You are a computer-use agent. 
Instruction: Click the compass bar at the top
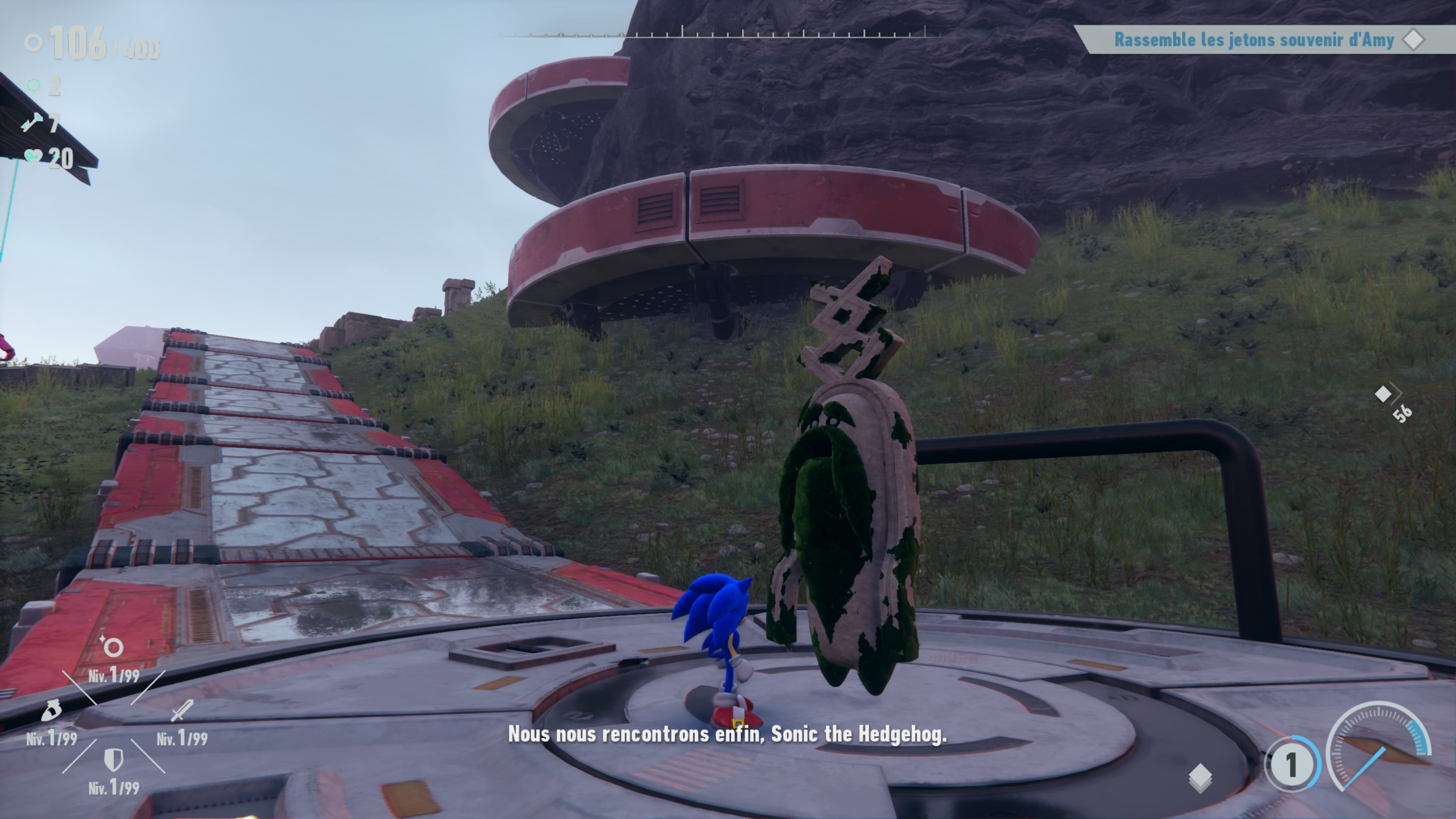[x=723, y=33]
